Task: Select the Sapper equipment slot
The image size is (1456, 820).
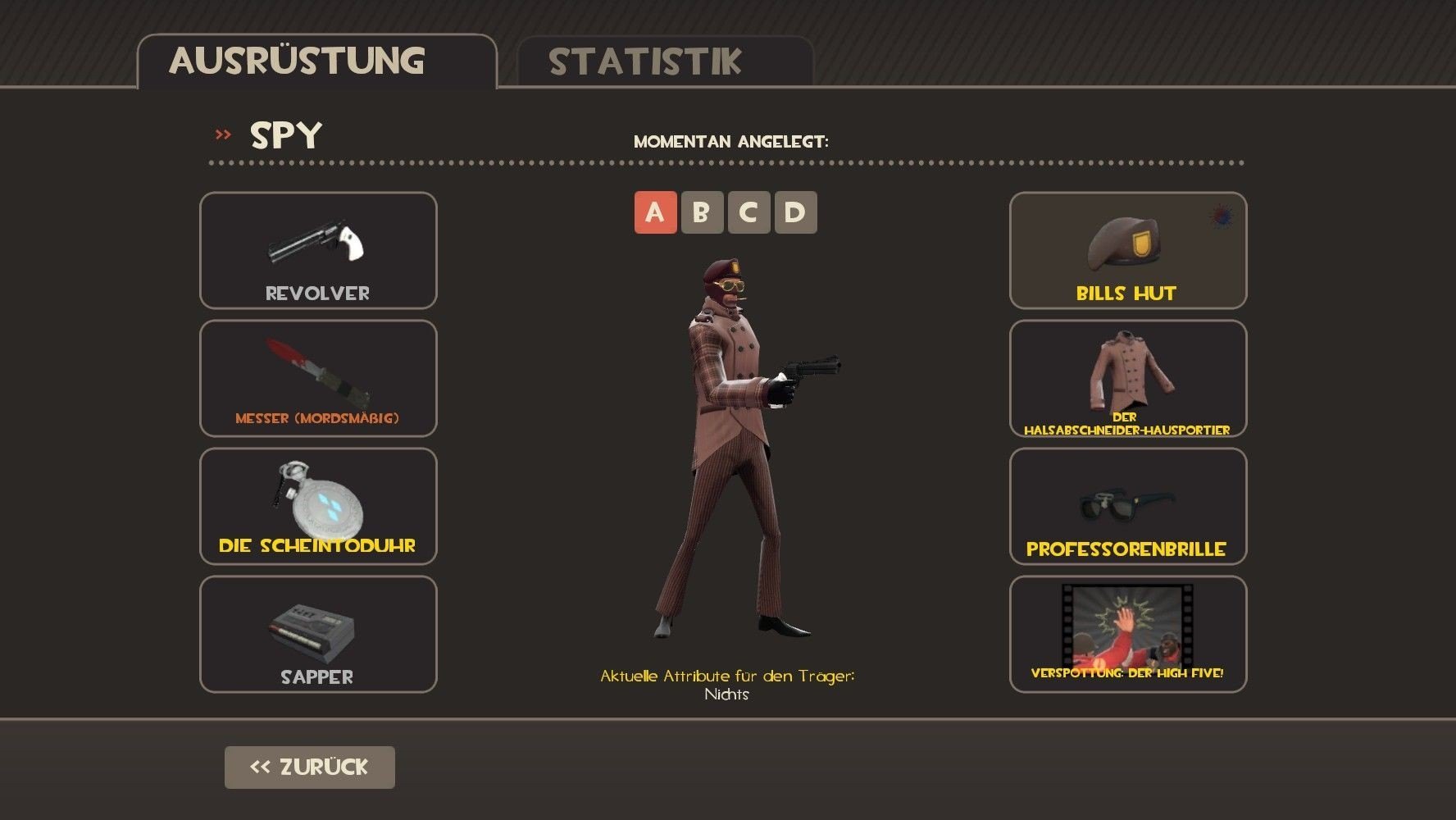Action: click(318, 634)
